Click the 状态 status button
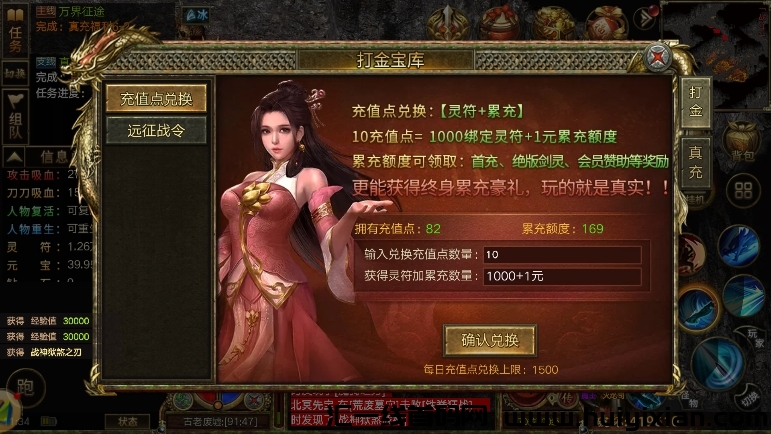This screenshot has width=771, height=434. pos(128,421)
